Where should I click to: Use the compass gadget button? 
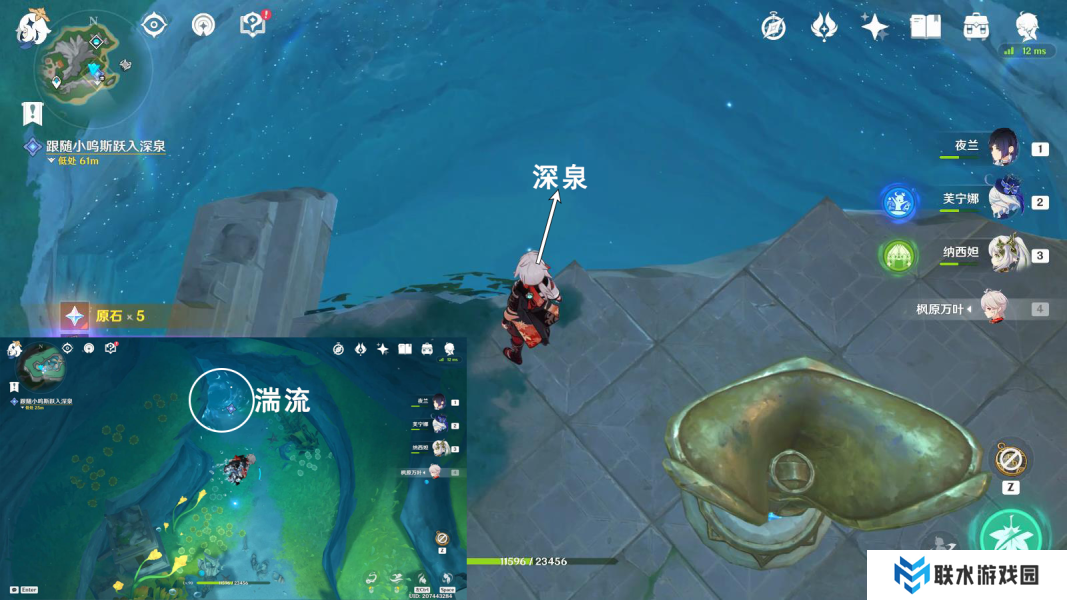tap(1010, 461)
